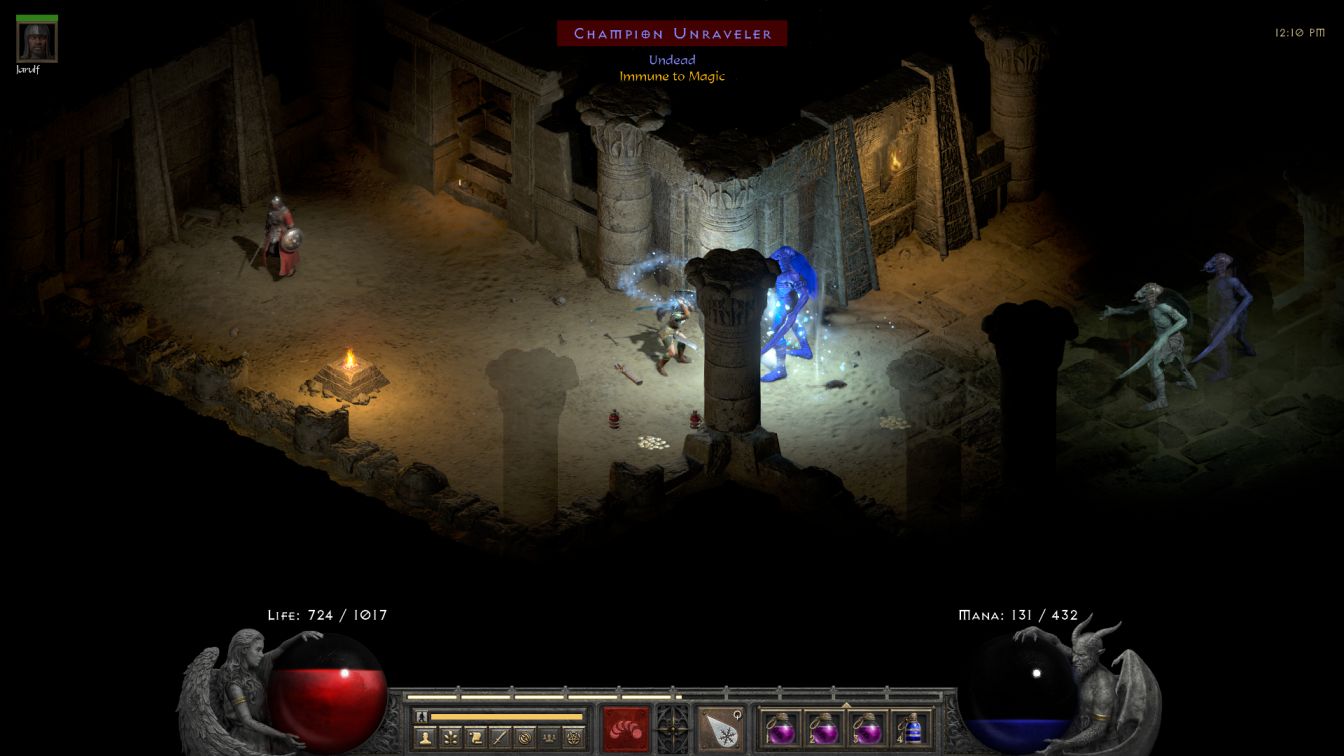1344x756 pixels.
Task: Click the sword icon mini-panel button
Action: point(499,738)
